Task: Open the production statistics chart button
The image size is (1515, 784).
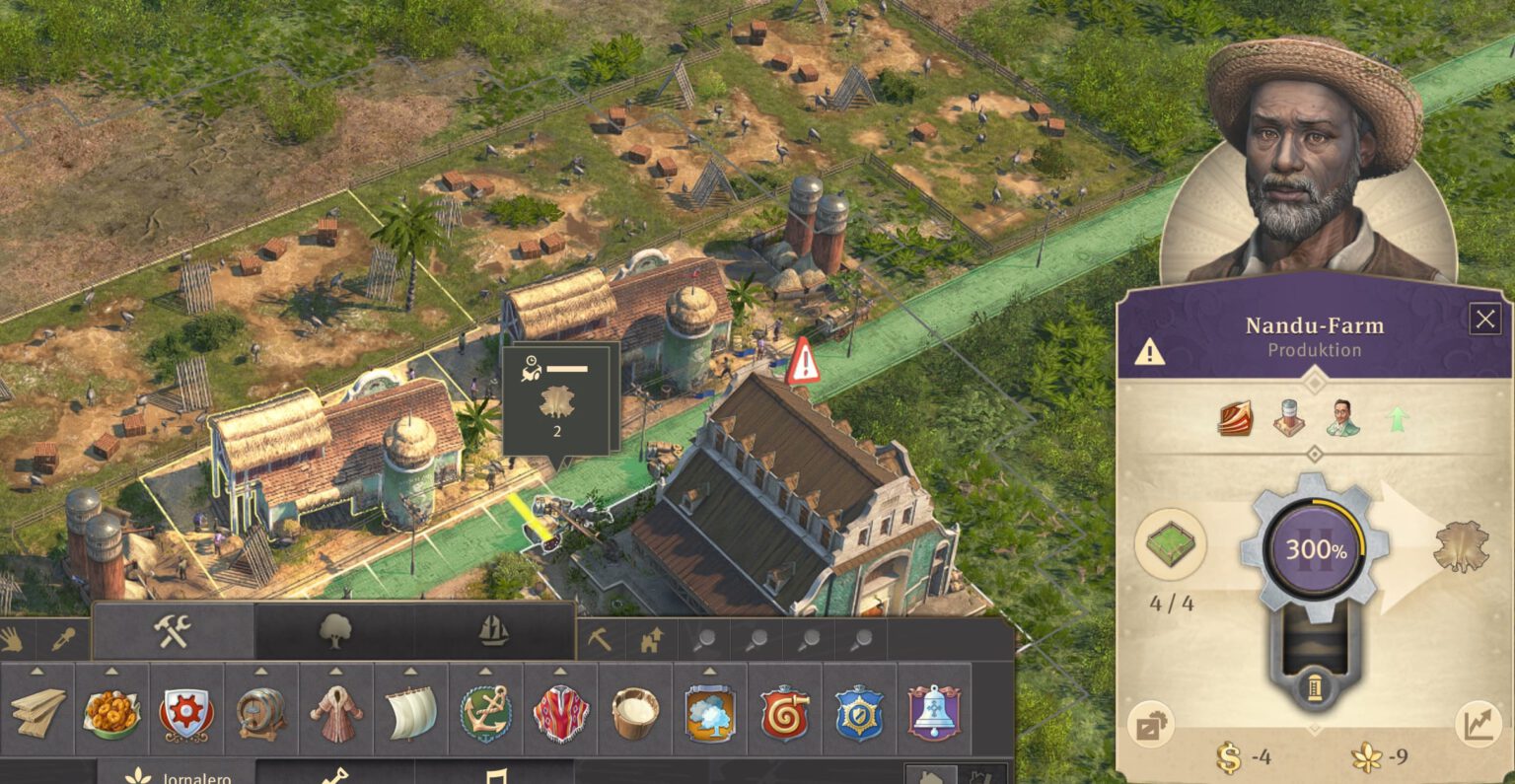Action: coord(1479,726)
